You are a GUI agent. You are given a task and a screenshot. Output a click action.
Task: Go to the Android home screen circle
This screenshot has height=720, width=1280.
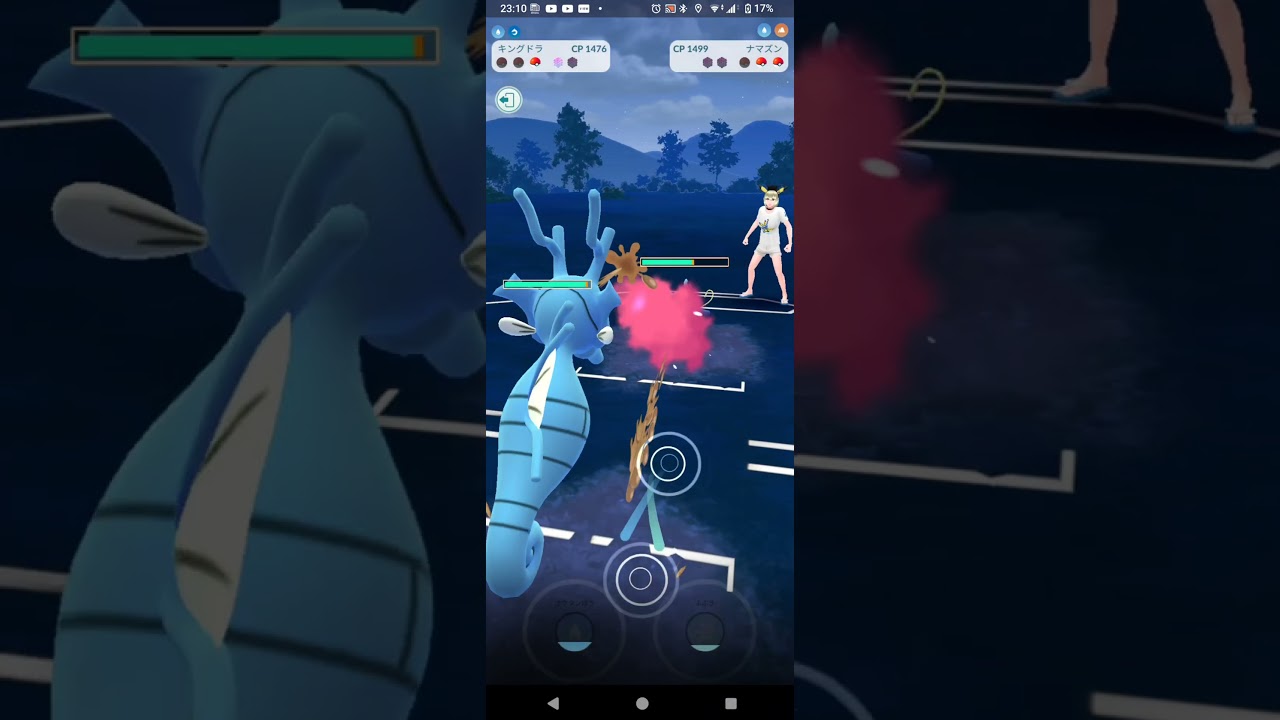pyautogui.click(x=642, y=703)
